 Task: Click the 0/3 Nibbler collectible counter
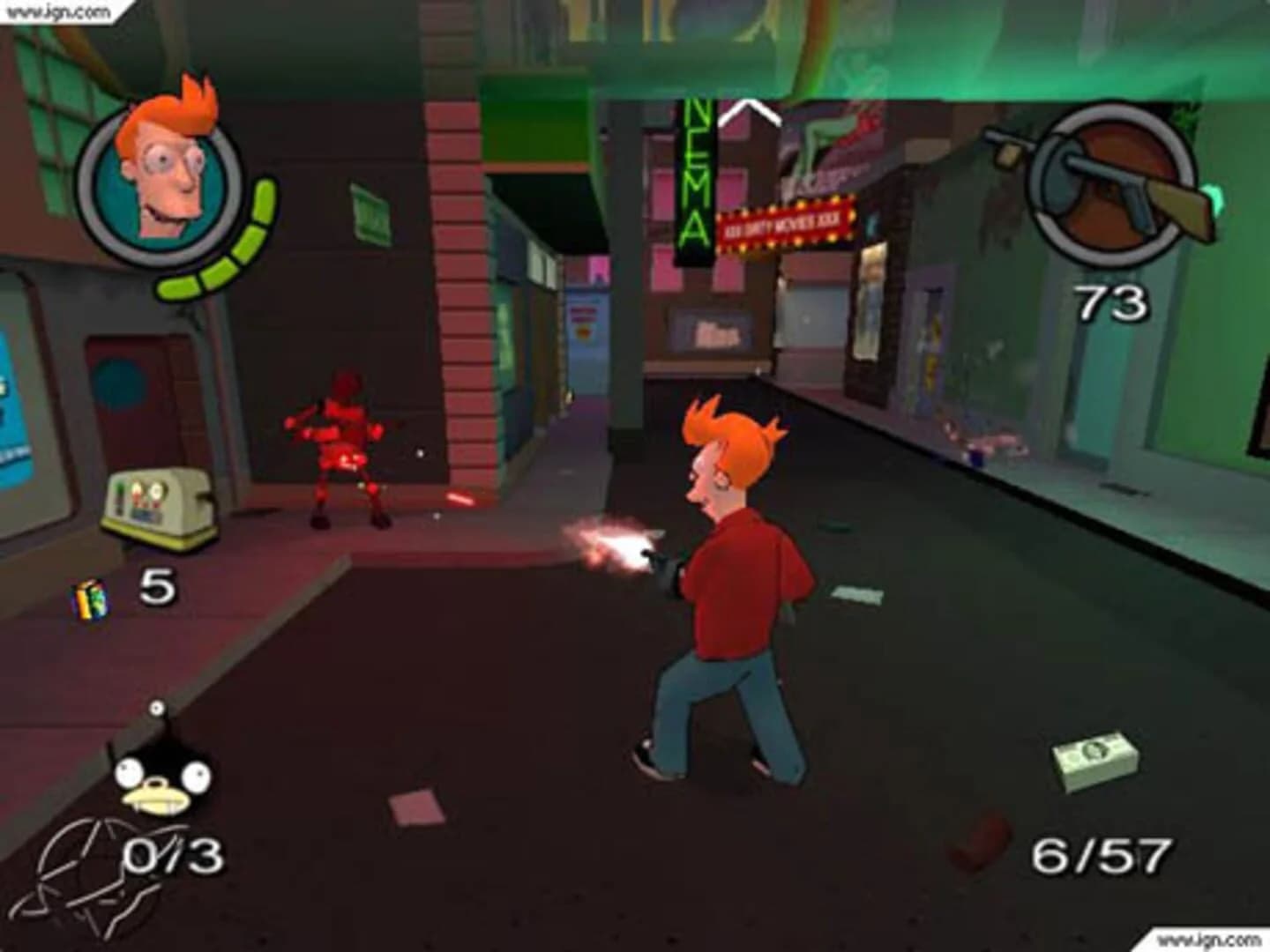click(174, 852)
